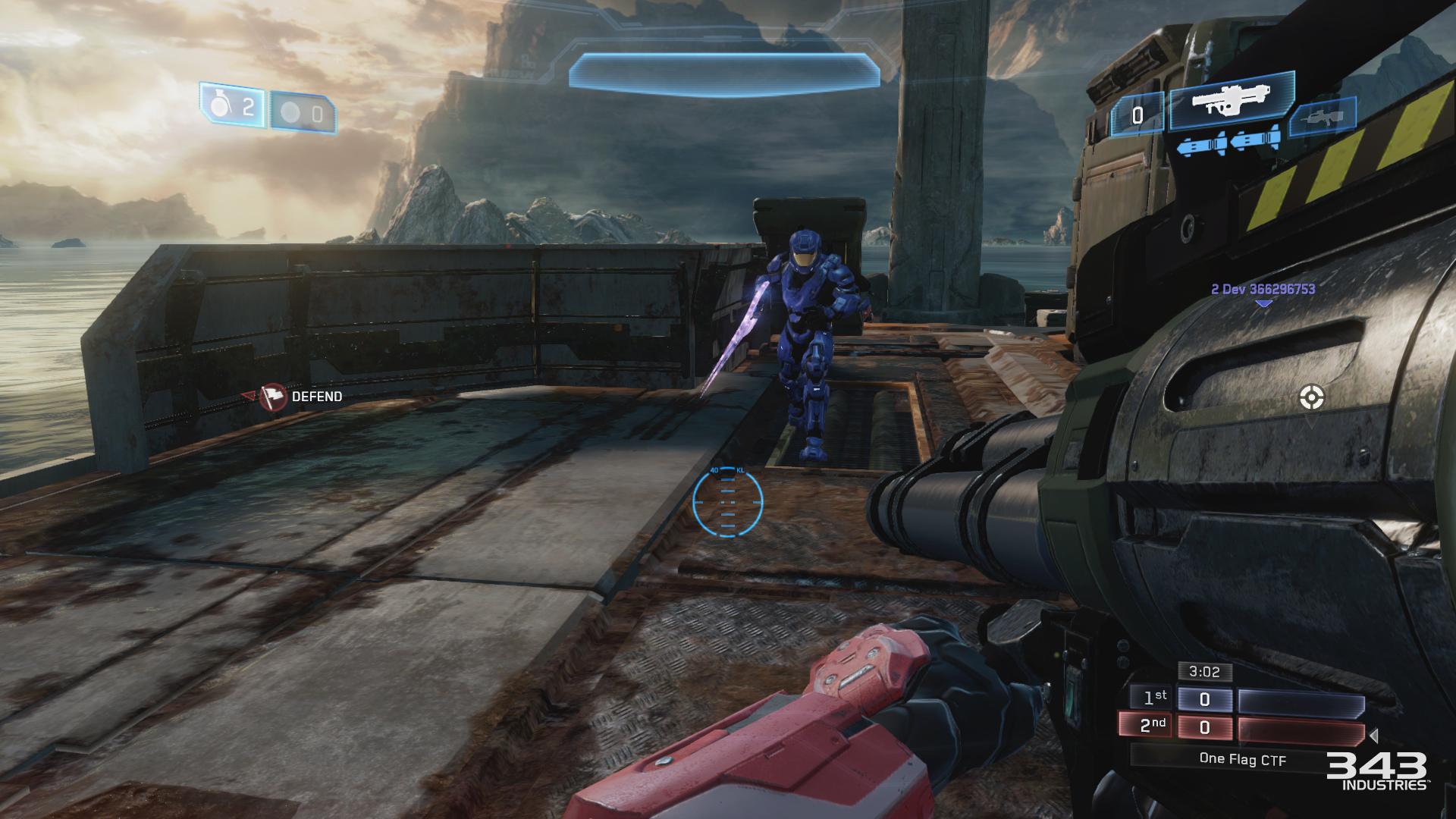Select the circular crosshair waypoint marker
This screenshot has width=1456, height=819.
coord(1311,397)
